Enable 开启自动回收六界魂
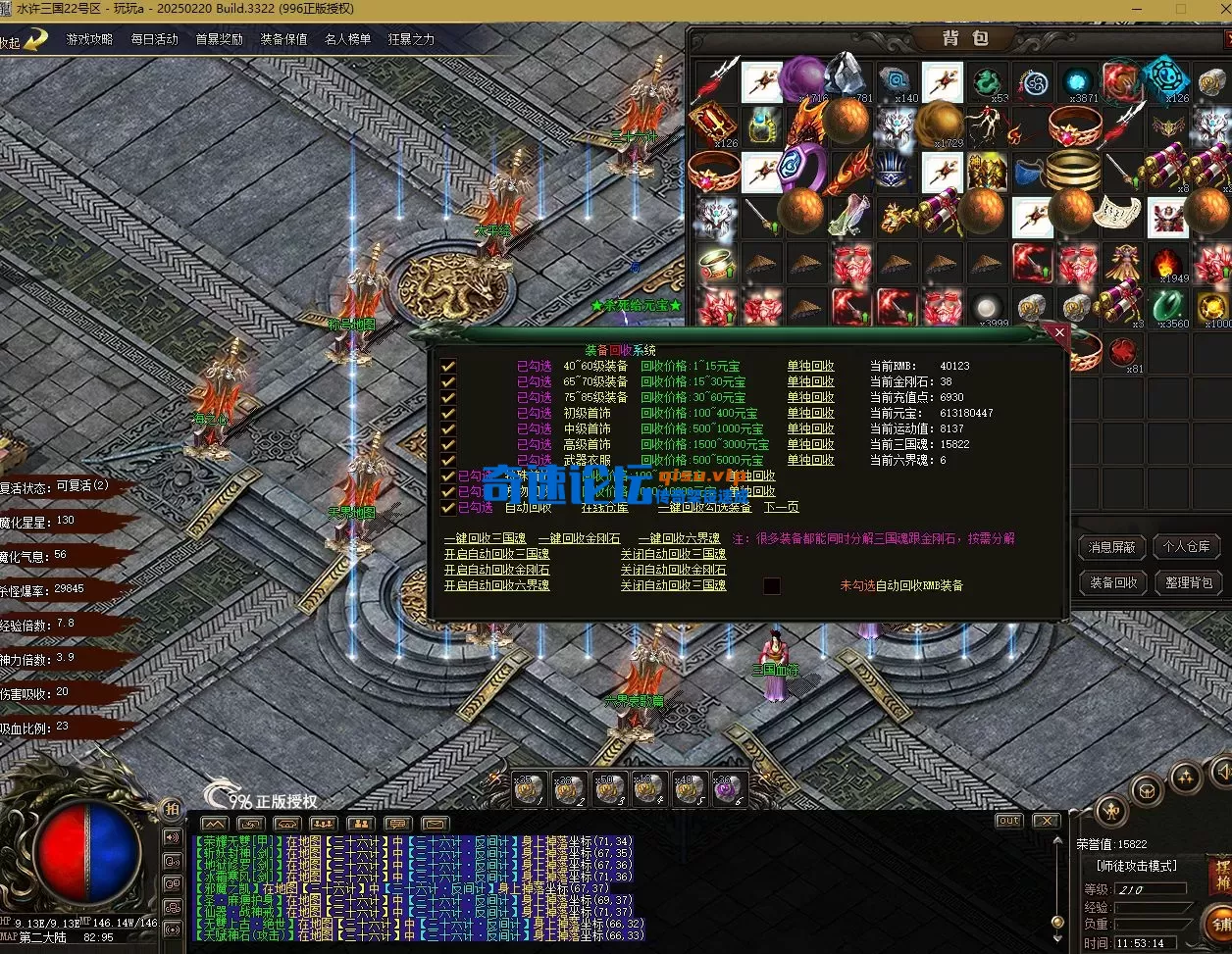This screenshot has width=1232, height=954. (x=496, y=586)
